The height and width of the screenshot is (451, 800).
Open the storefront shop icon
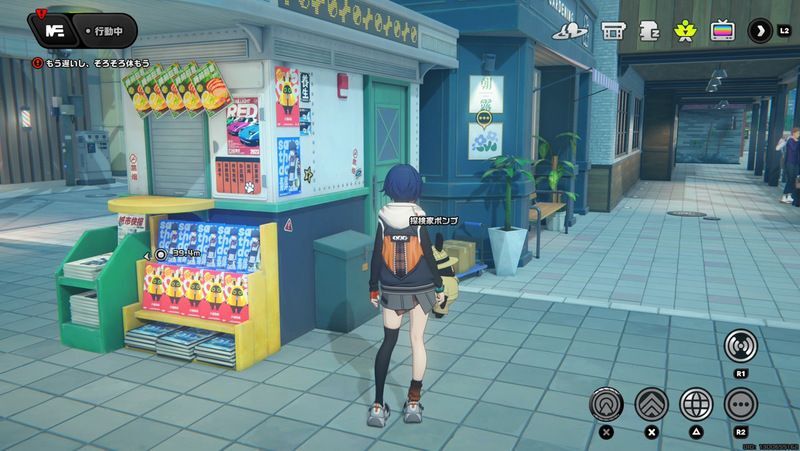pos(612,31)
